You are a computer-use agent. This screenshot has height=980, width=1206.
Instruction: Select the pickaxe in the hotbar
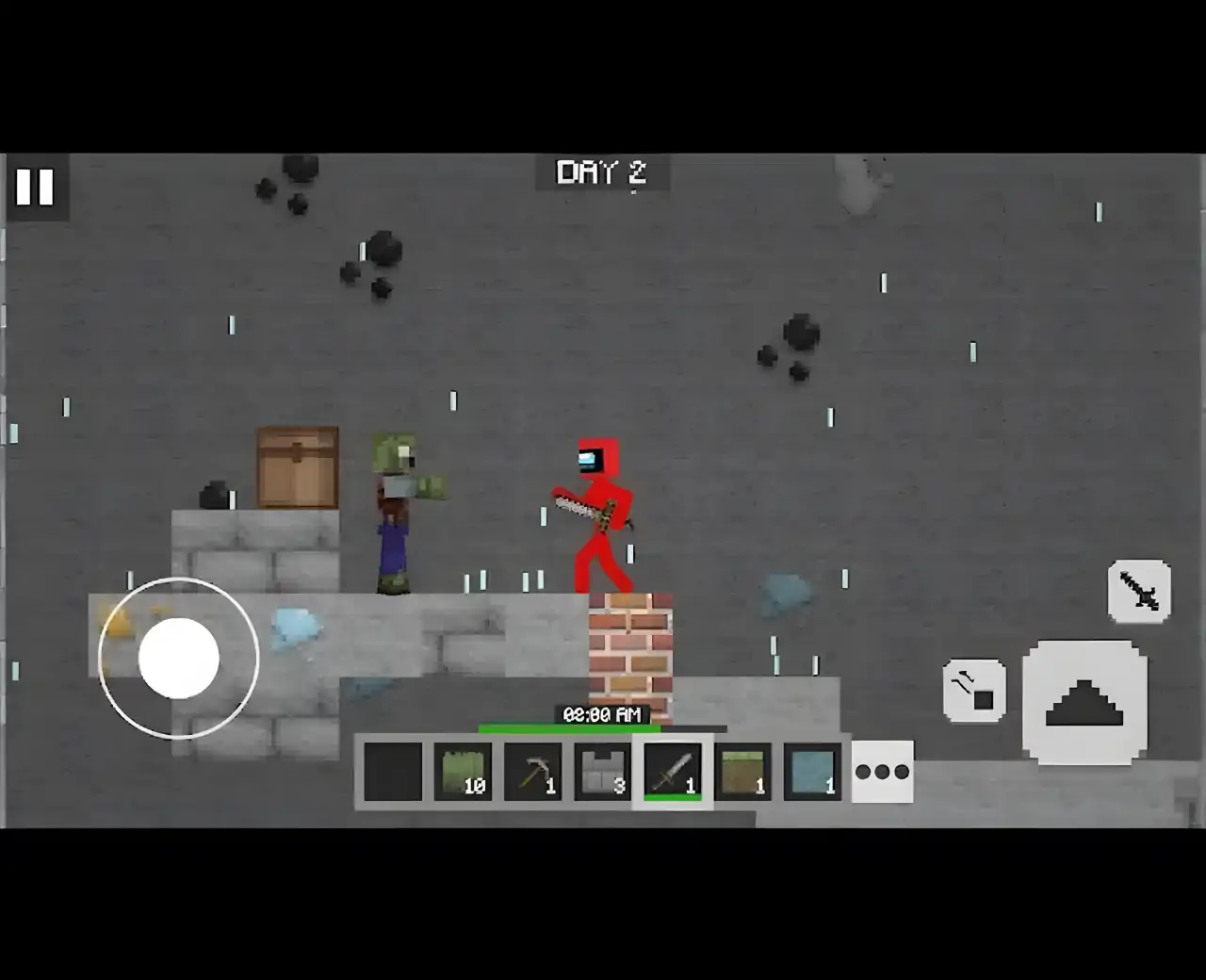(533, 771)
